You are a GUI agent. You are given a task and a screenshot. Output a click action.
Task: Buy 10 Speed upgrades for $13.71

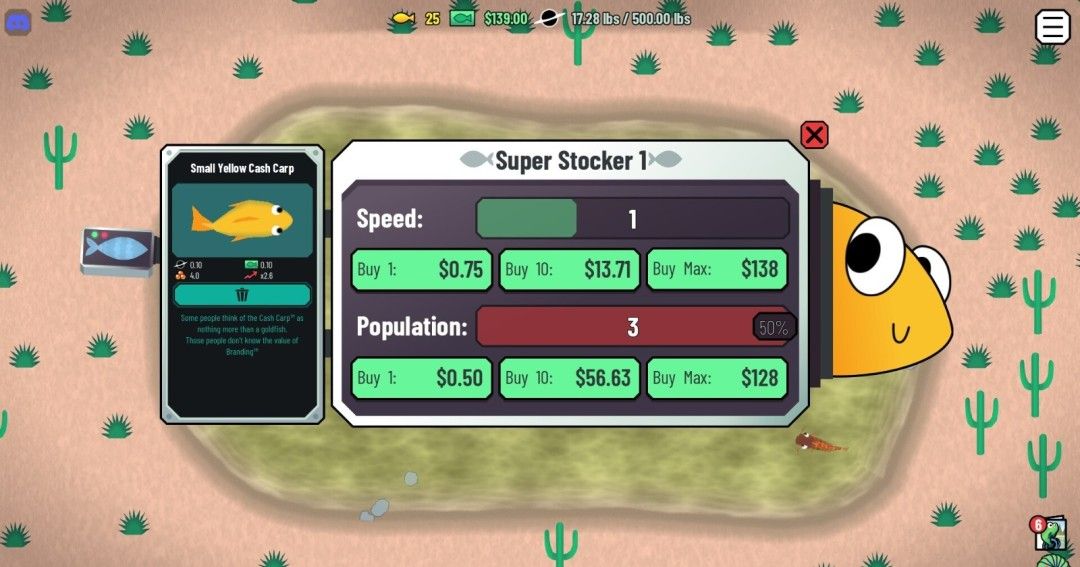click(569, 269)
